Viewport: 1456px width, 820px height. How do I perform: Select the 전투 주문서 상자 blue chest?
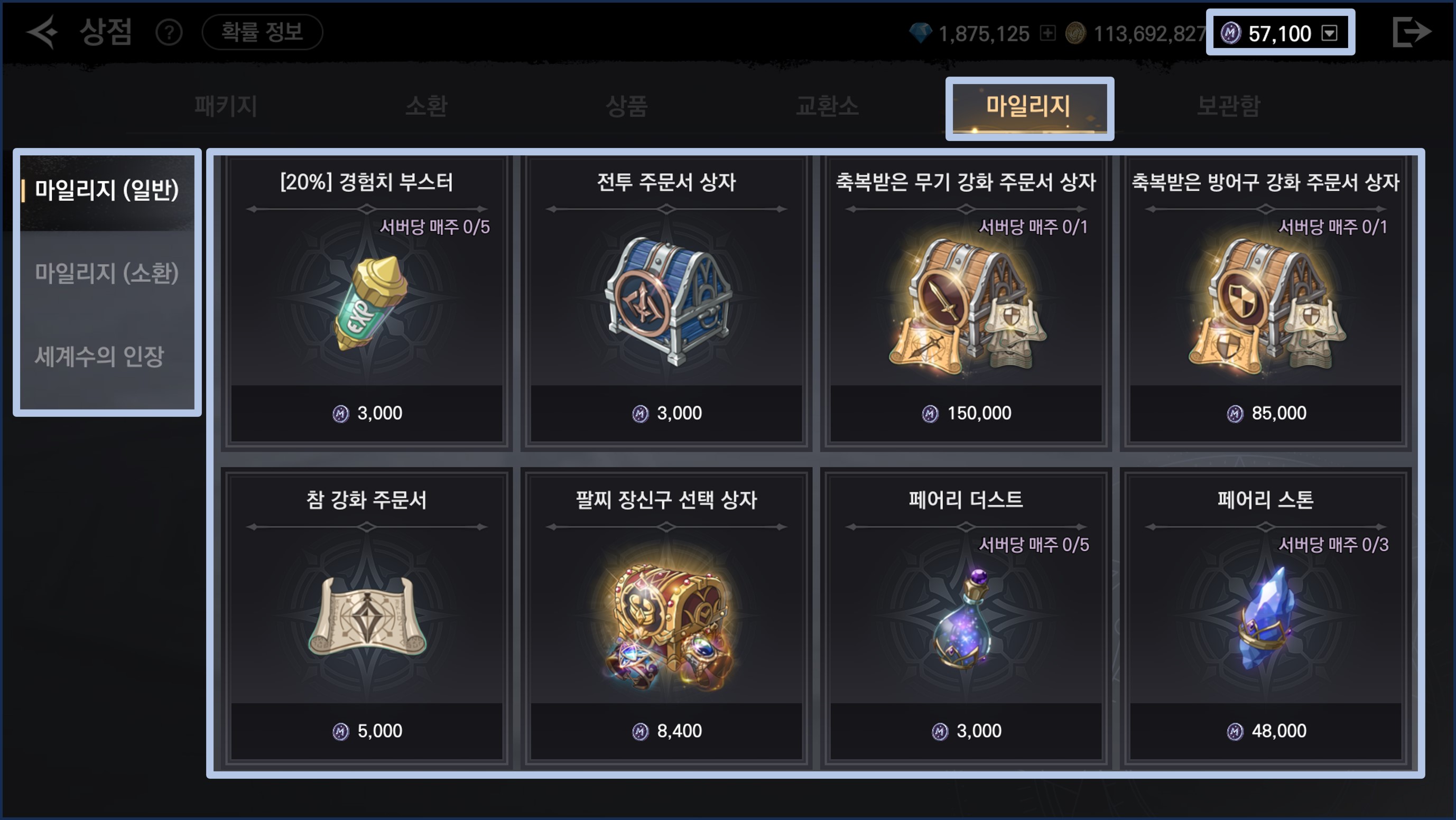(x=666, y=302)
